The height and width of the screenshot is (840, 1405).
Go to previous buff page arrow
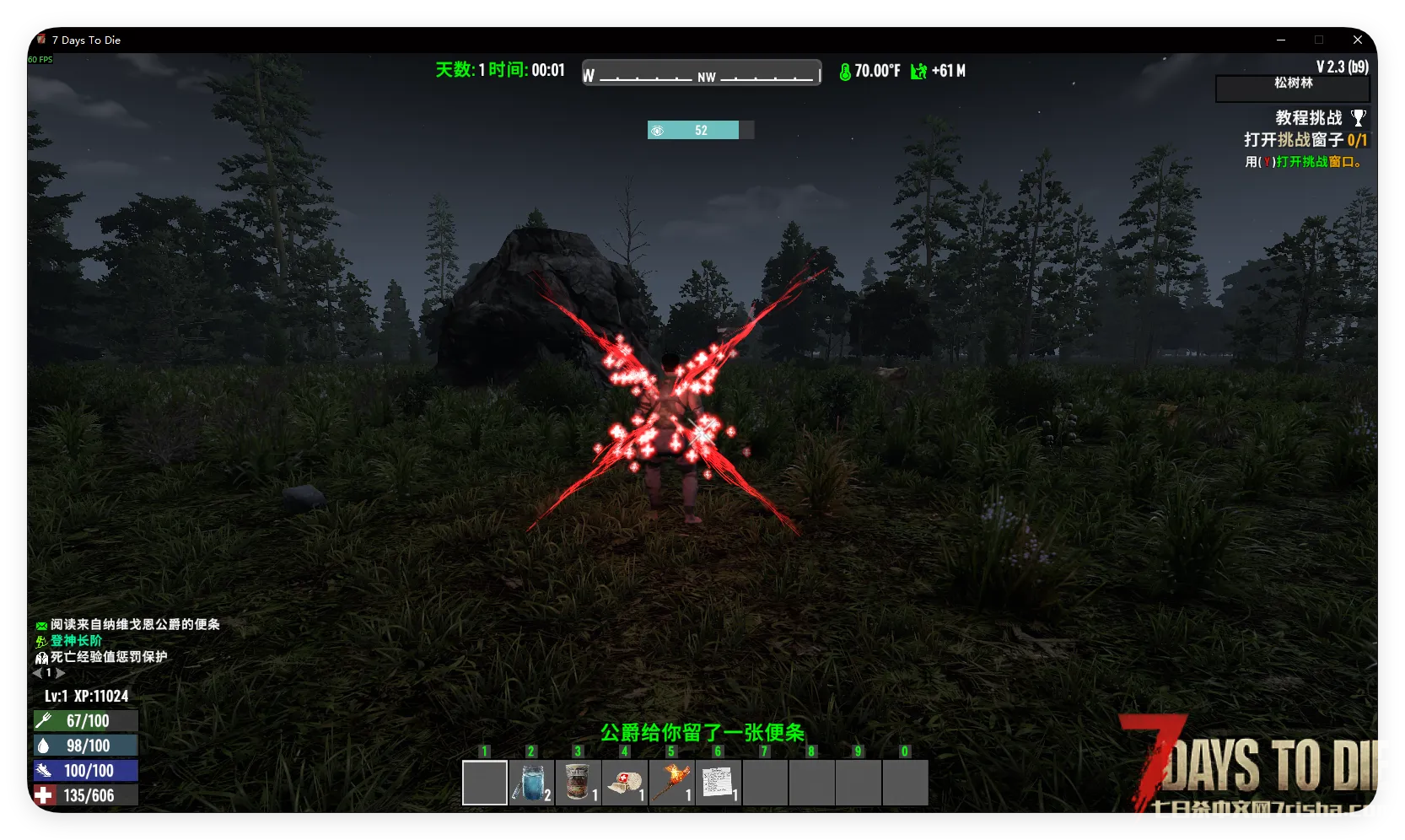[37, 673]
